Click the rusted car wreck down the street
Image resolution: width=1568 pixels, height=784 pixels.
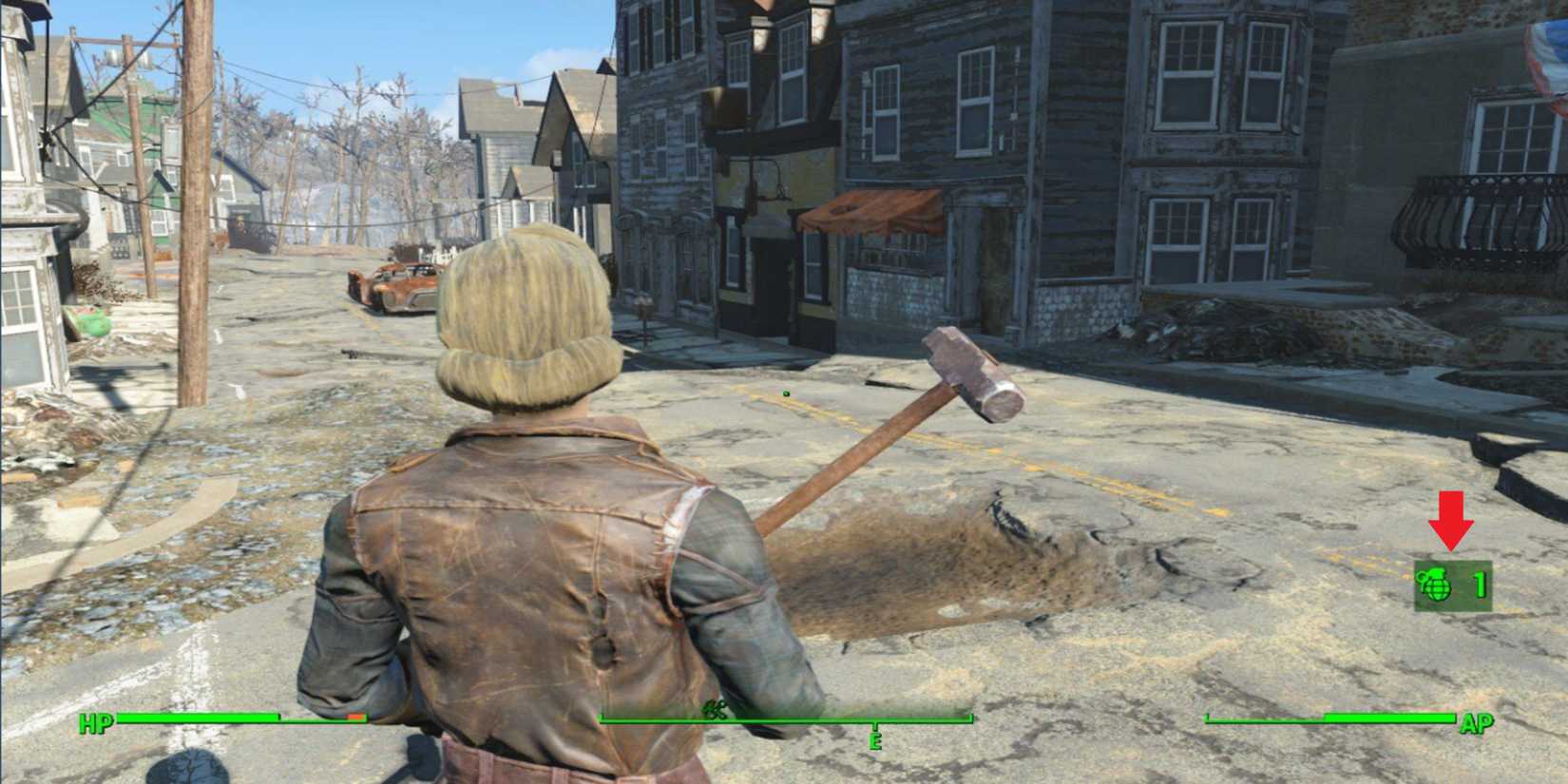394,285
